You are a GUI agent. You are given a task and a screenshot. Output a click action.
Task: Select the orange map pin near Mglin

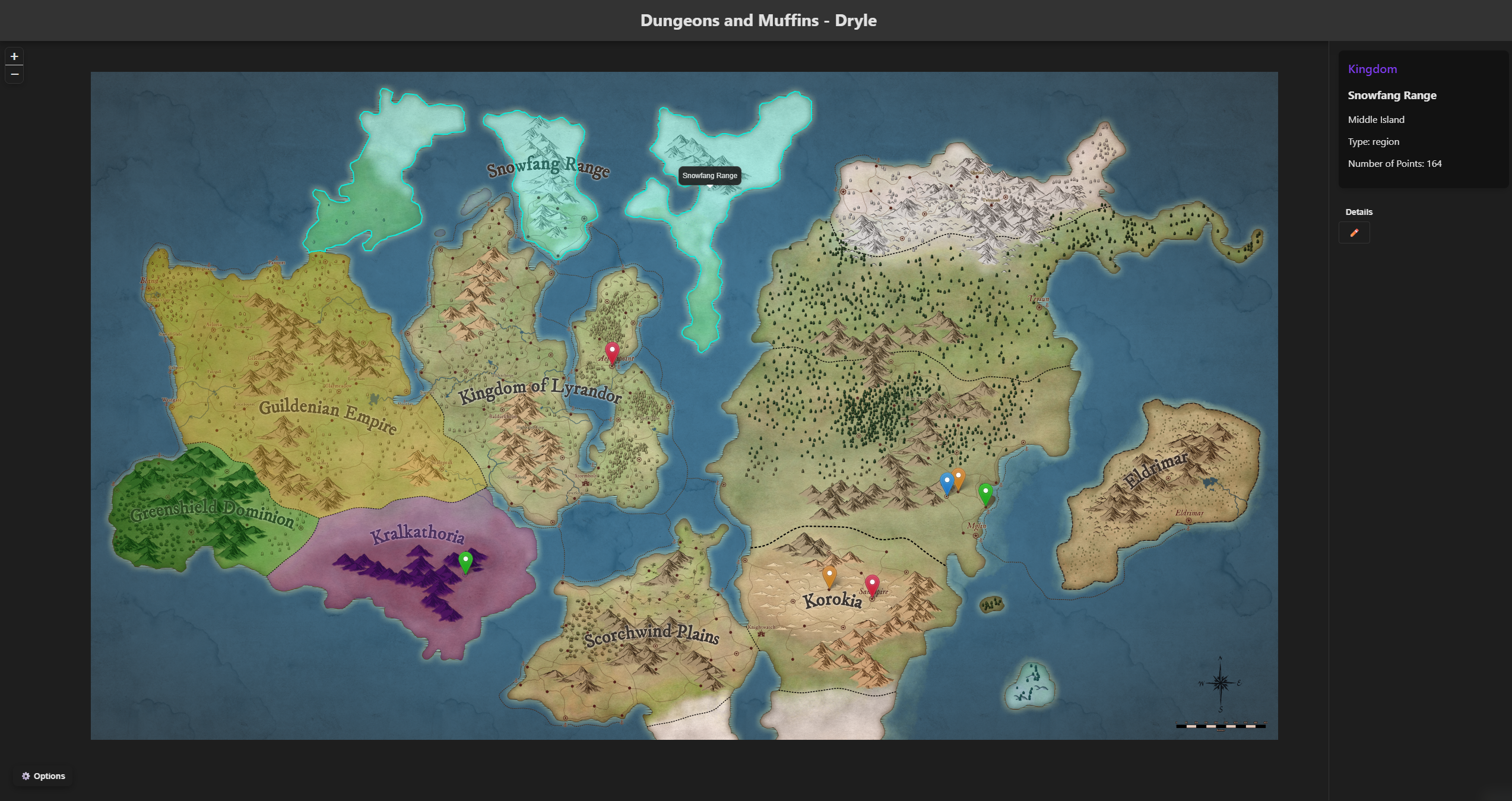click(958, 476)
